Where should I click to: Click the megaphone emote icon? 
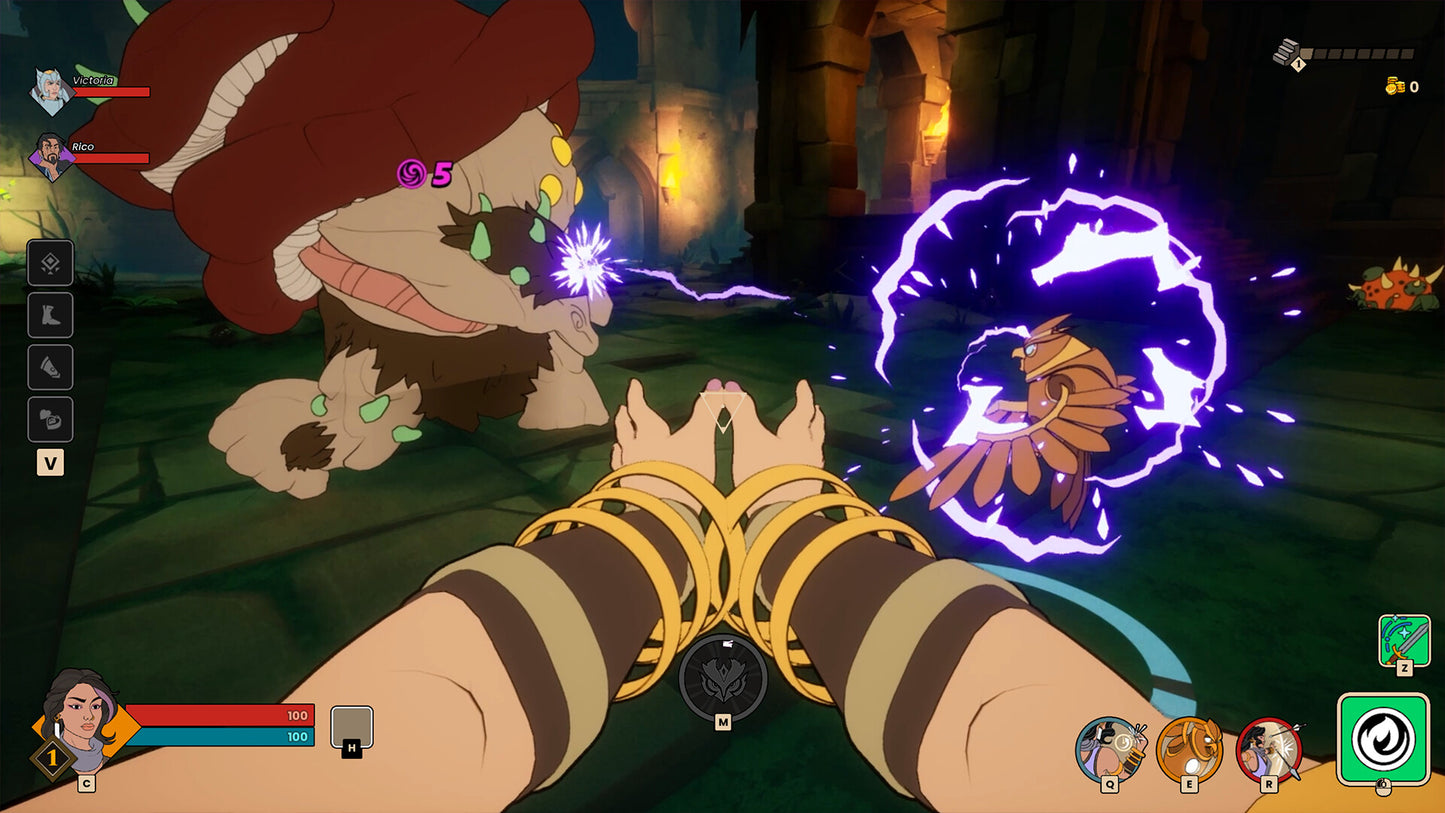(50, 367)
